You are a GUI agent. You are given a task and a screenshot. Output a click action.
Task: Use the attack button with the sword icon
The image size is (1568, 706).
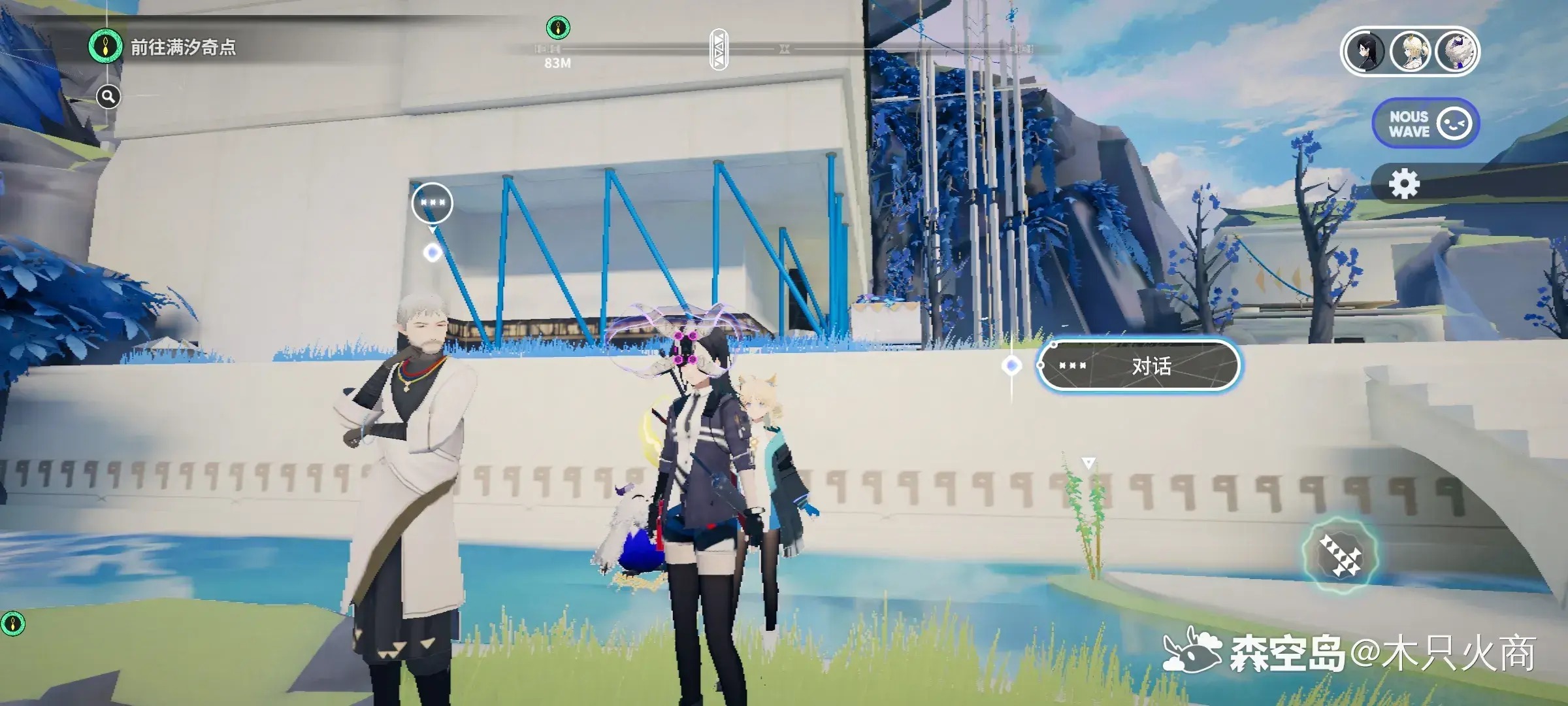1339,556
